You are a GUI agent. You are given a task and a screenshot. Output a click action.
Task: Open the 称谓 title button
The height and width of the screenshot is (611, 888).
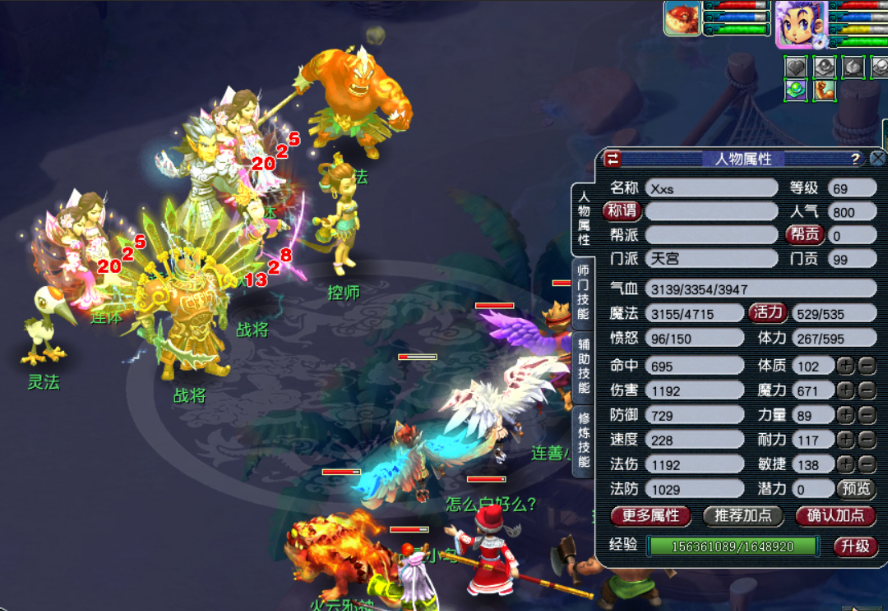622,210
